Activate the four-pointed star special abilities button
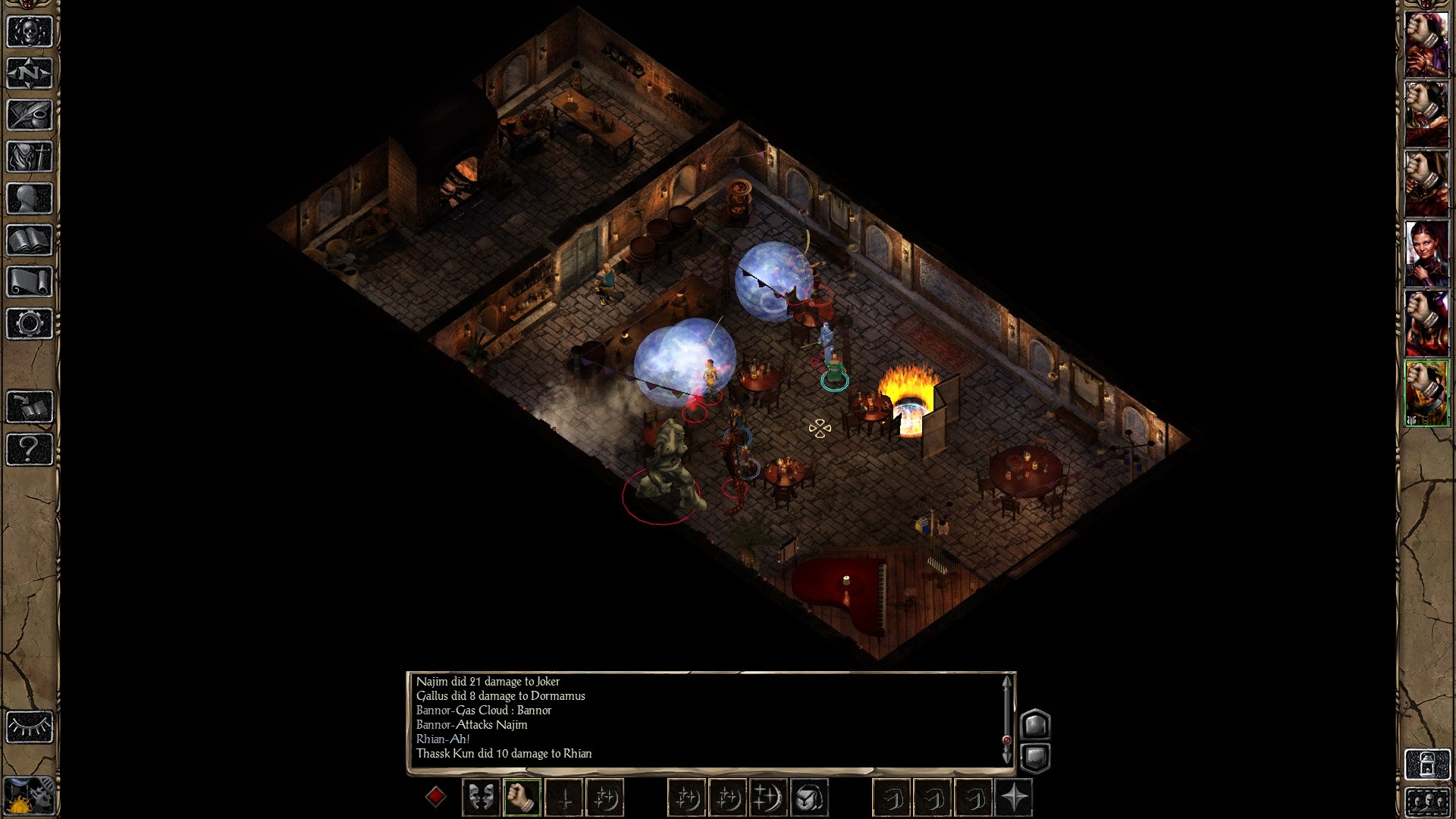The width and height of the screenshot is (1456, 819). pyautogui.click(x=1015, y=798)
